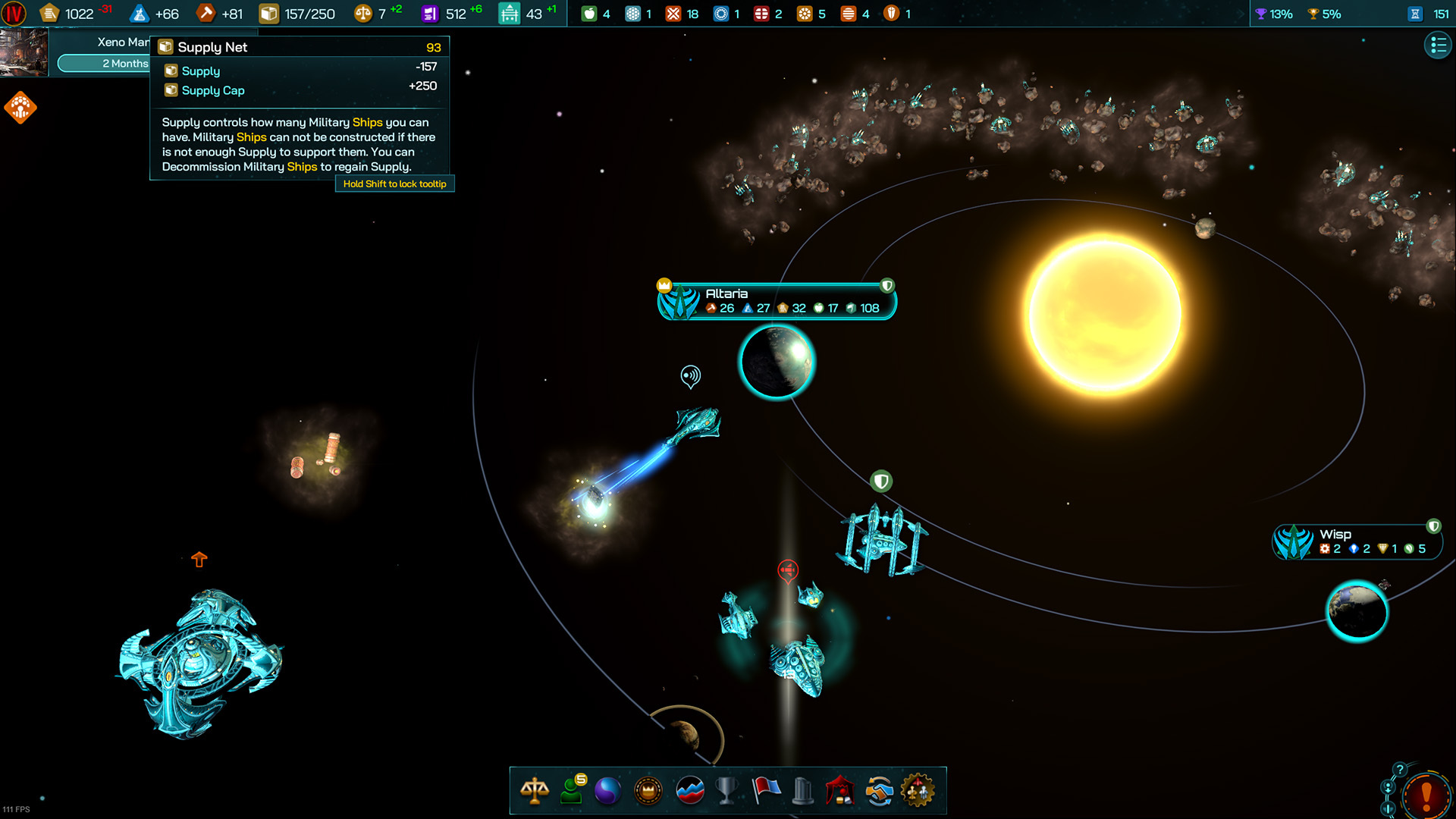The height and width of the screenshot is (819, 1456).
Task: Open the silver trophy toolbar icon
Action: 726,791
